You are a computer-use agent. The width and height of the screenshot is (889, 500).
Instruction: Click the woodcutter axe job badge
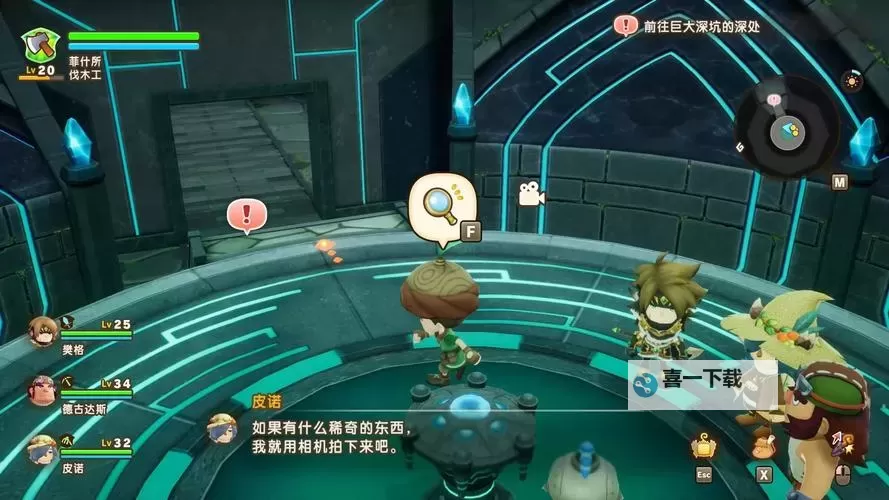point(41,45)
